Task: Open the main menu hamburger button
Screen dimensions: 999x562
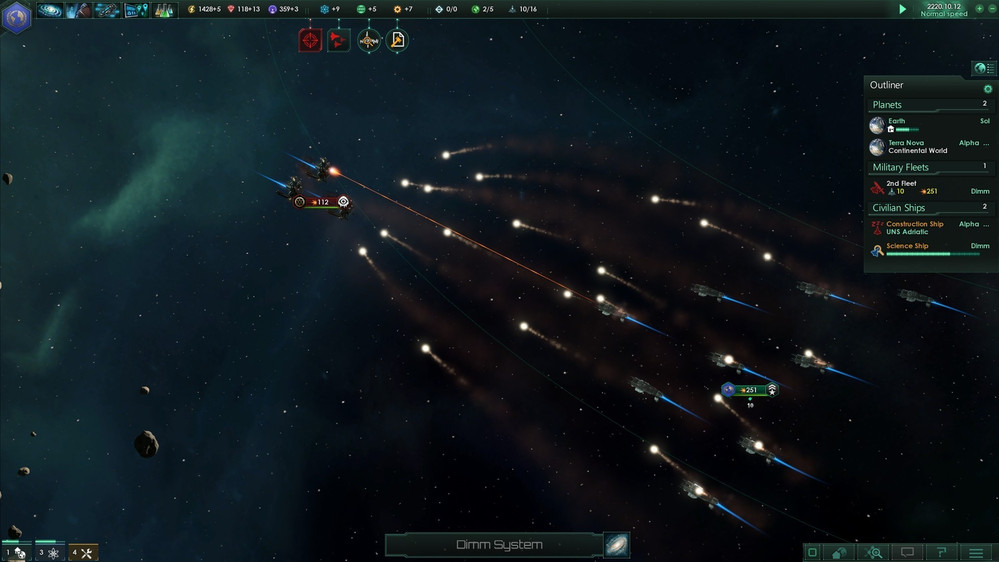Action: coord(976,552)
